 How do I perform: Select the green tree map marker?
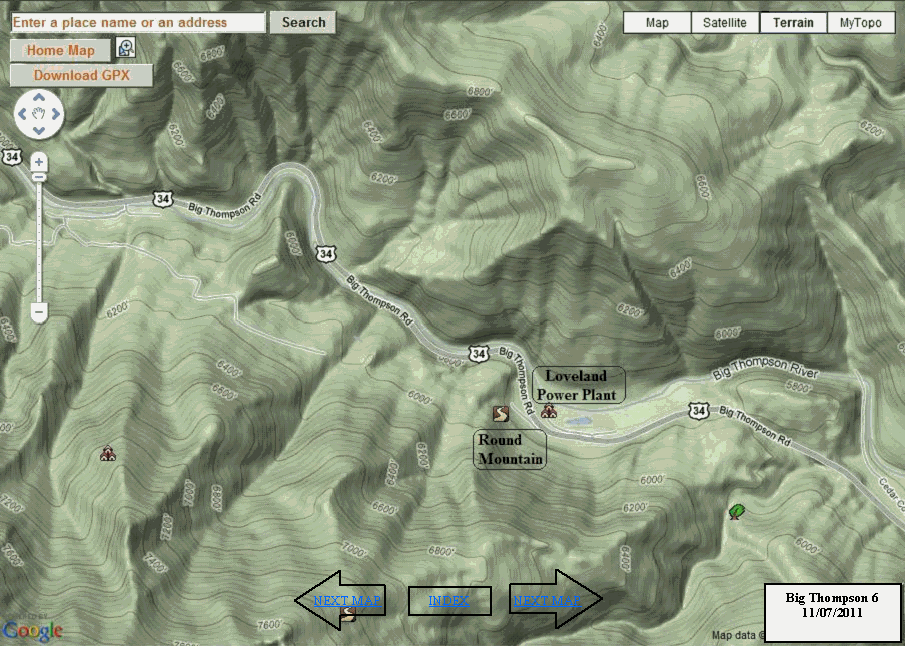point(737,512)
